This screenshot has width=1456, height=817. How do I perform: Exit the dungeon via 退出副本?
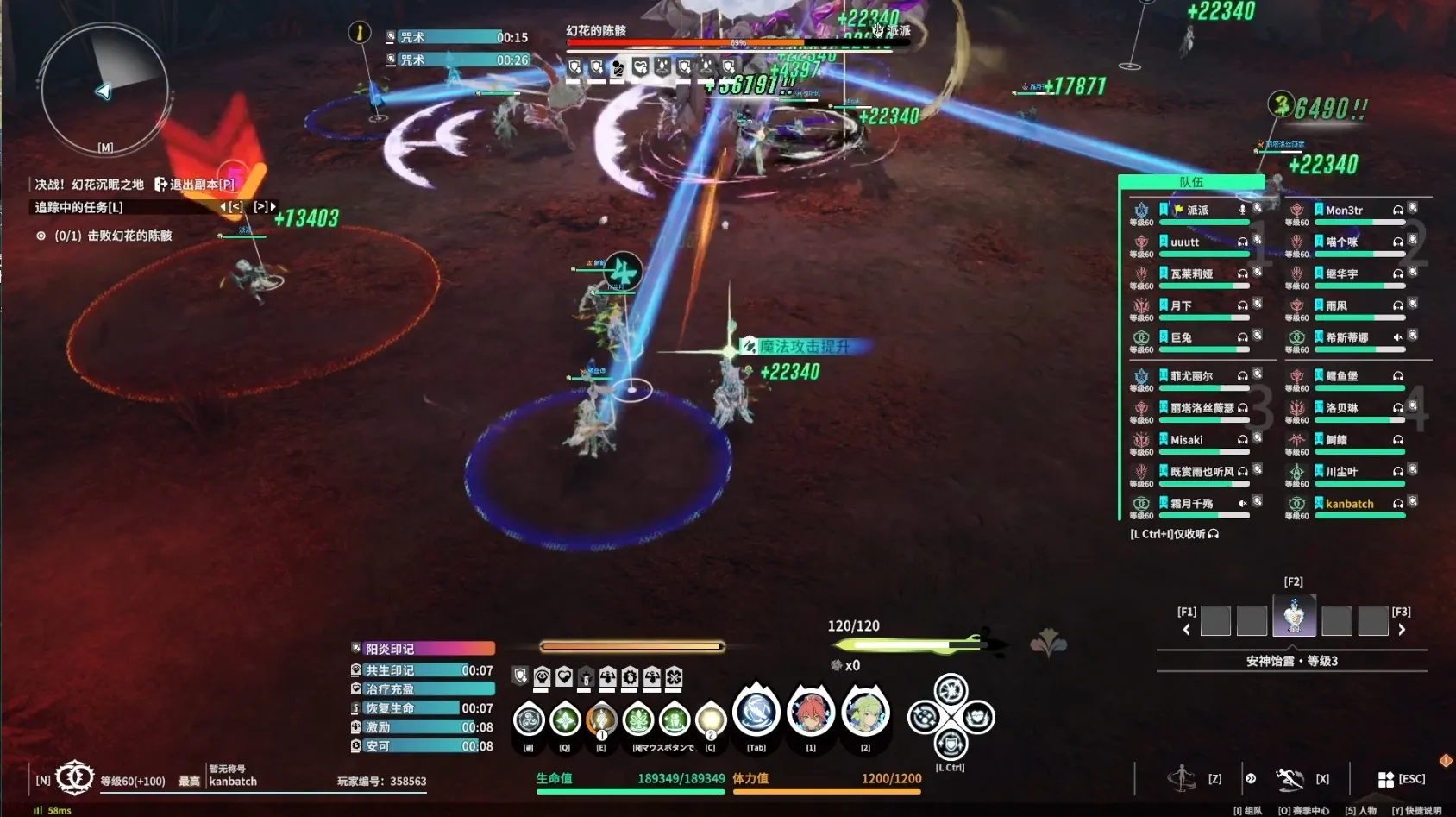(x=195, y=184)
